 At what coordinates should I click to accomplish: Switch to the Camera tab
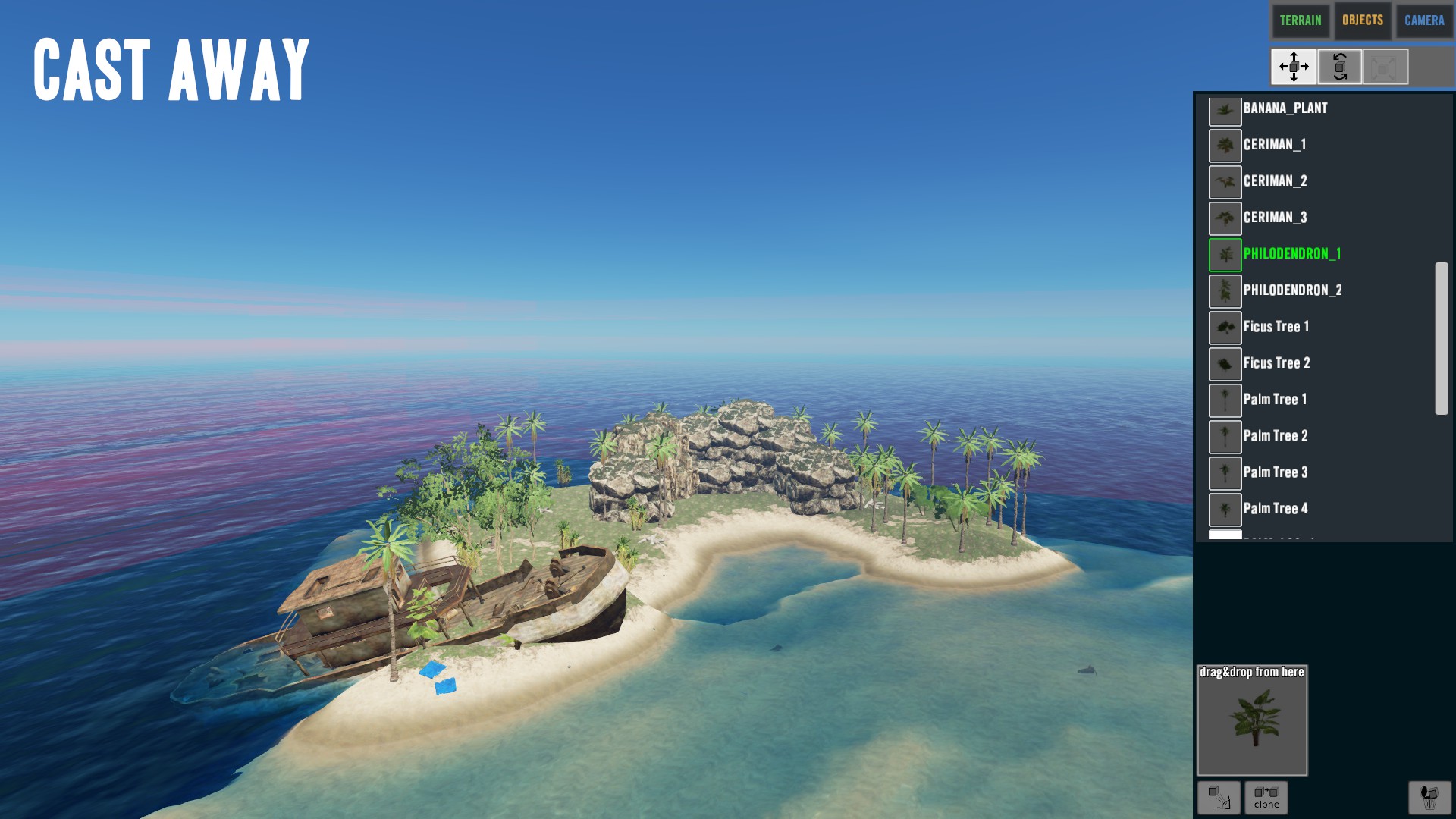[x=1423, y=20]
